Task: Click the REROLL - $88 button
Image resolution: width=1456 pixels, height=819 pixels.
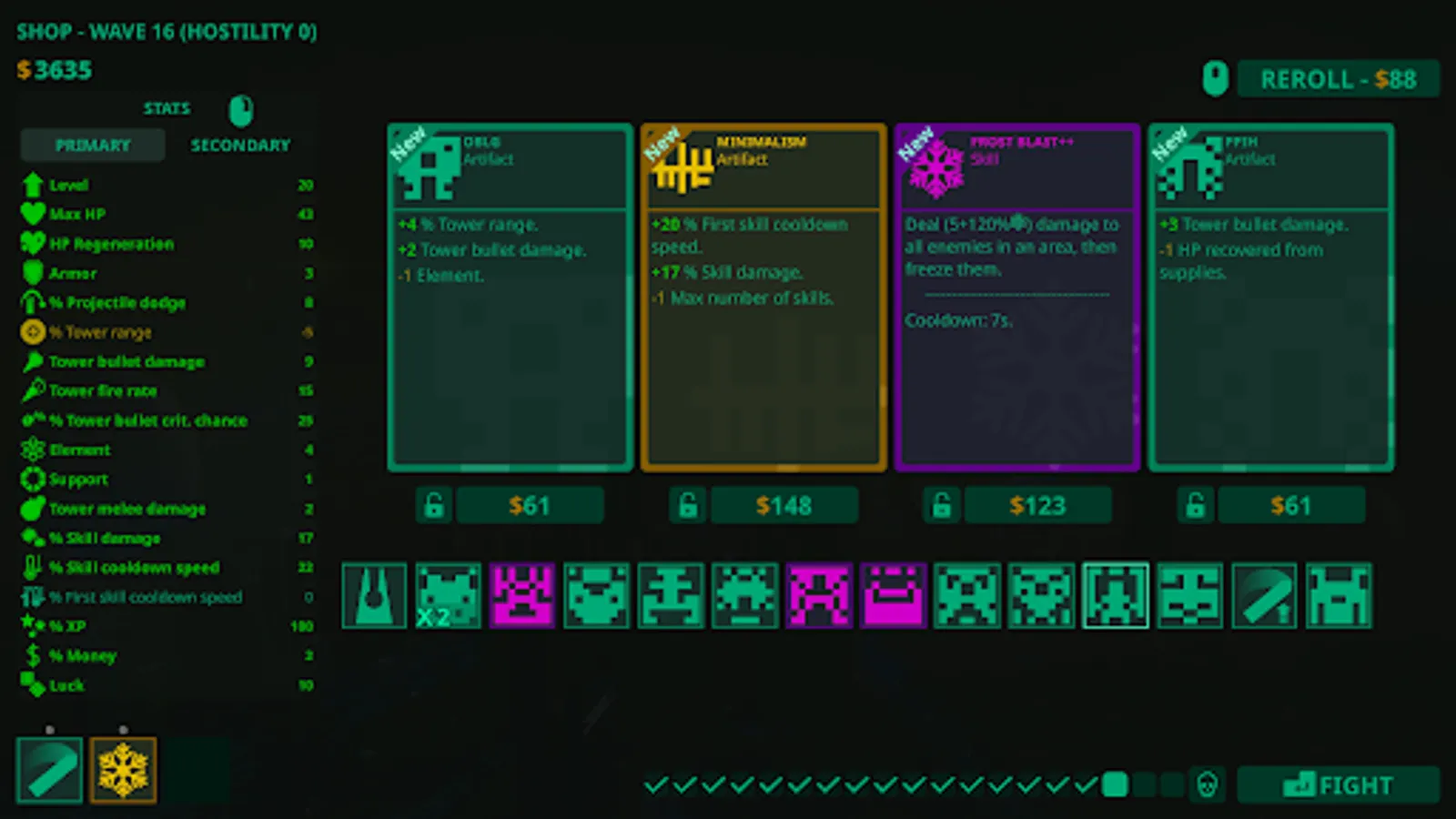Action: pos(1339,79)
